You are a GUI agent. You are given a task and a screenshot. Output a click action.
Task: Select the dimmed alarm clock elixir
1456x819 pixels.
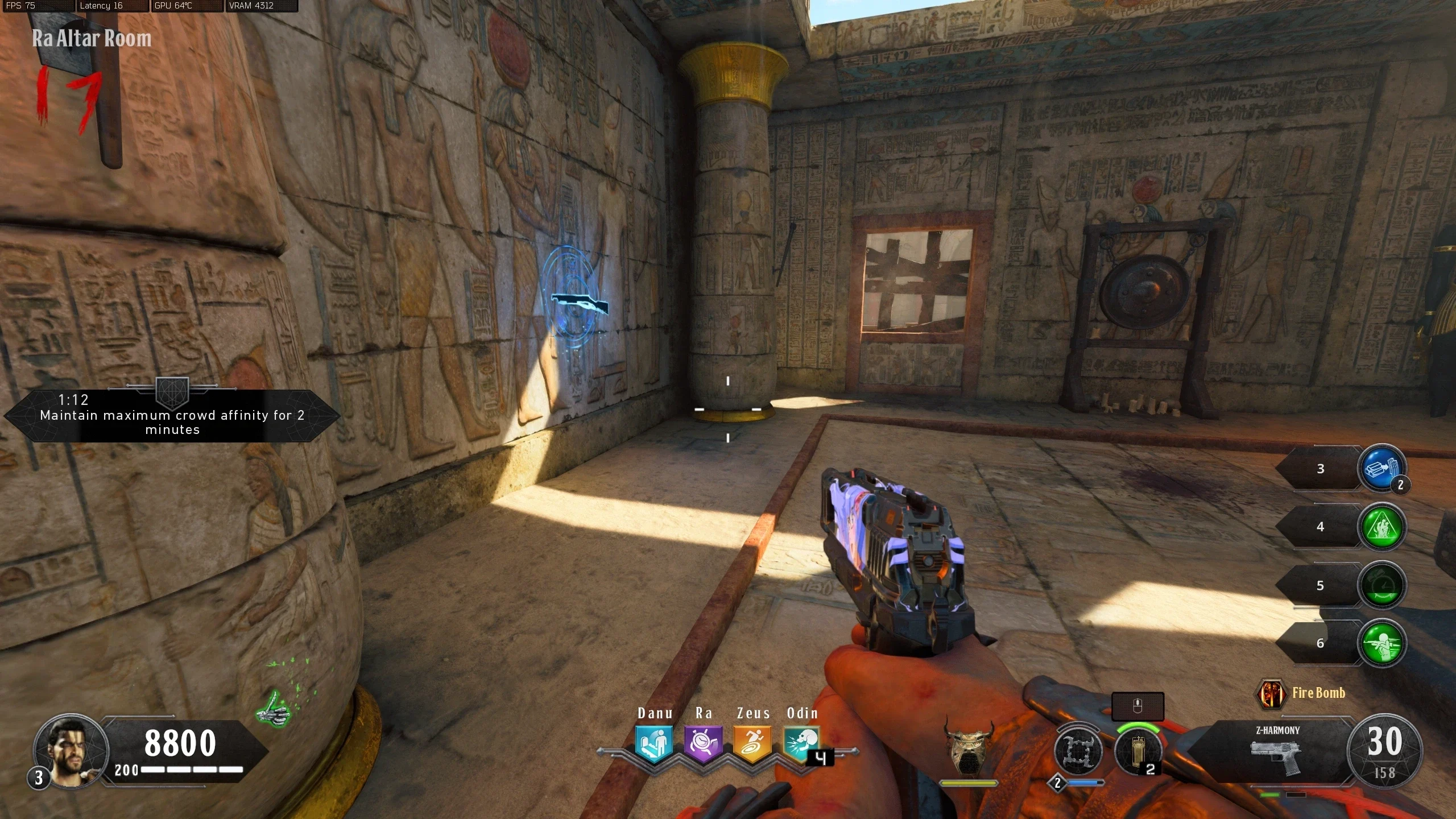click(x=1382, y=585)
